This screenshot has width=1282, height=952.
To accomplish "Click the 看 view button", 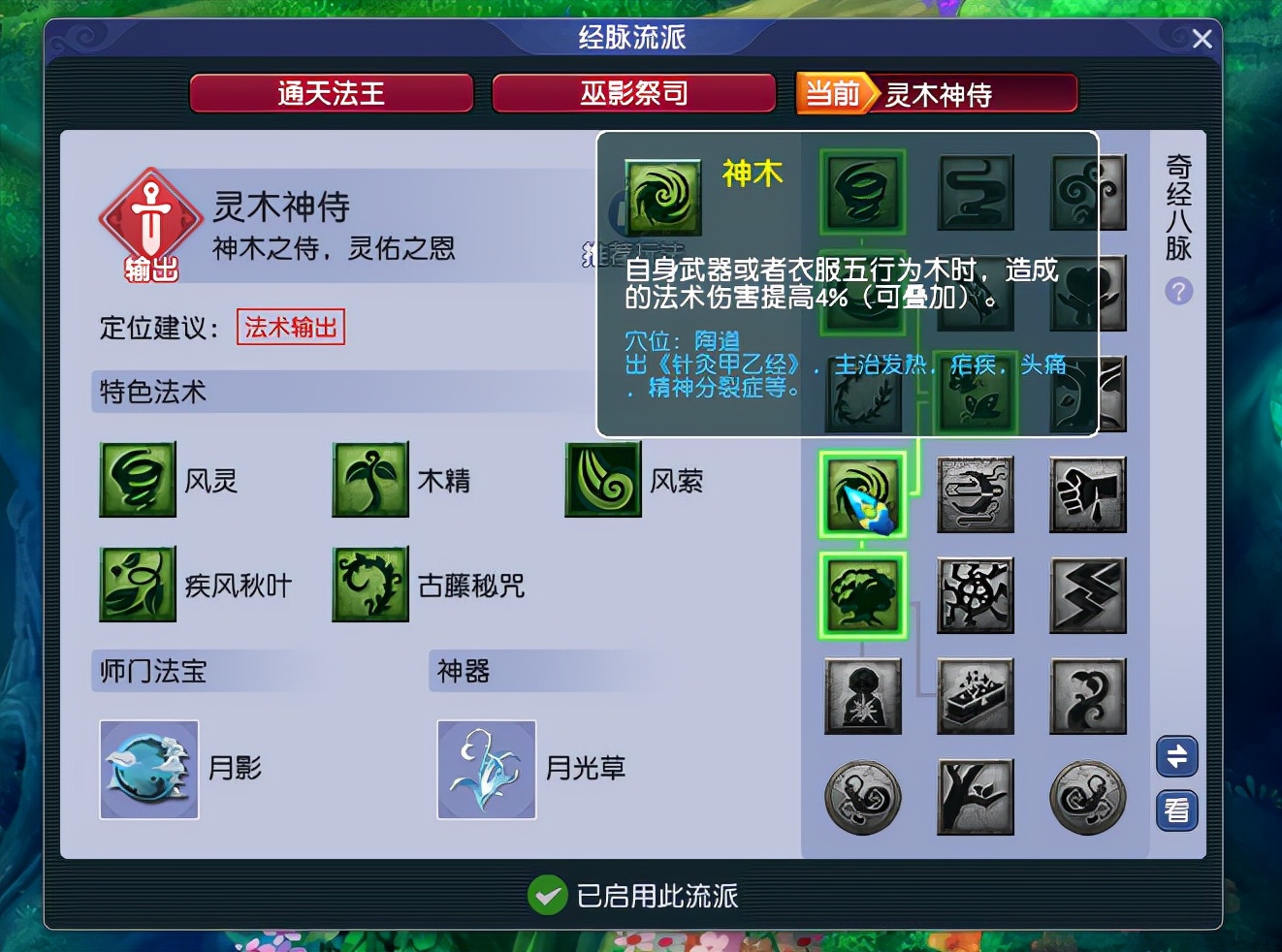I will point(1176,811).
